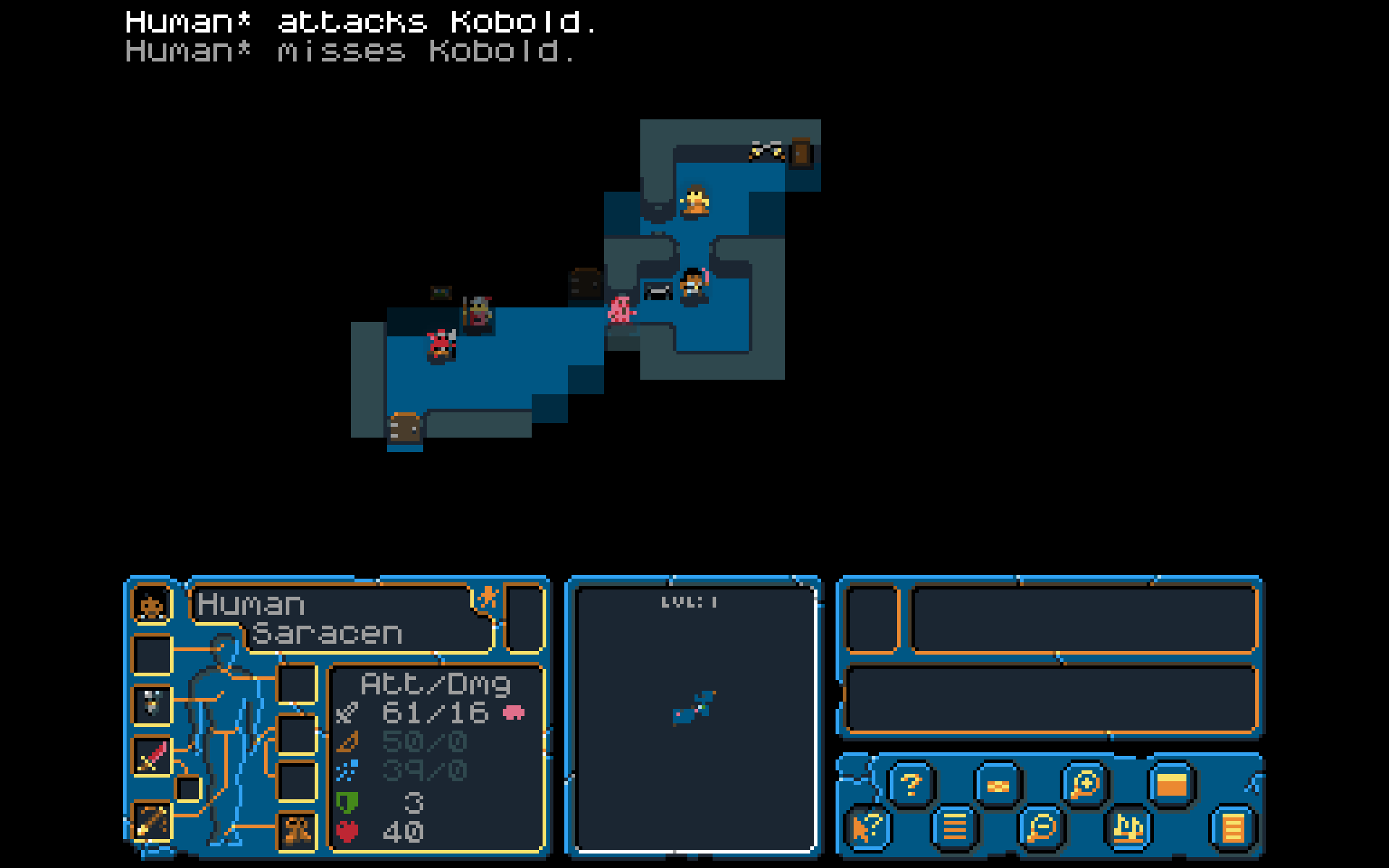Open the list button with four lines
The height and width of the screenshot is (868, 1389).
(x=954, y=827)
